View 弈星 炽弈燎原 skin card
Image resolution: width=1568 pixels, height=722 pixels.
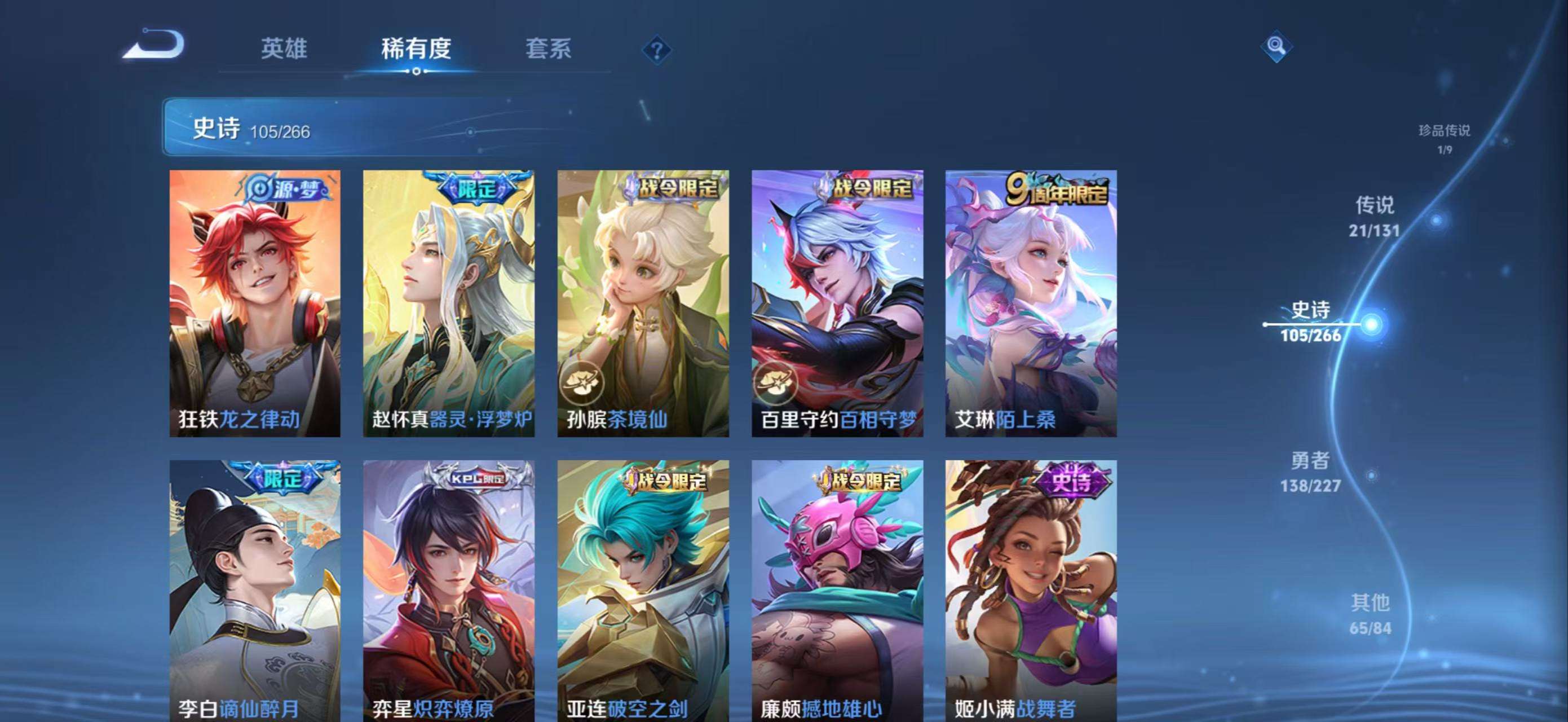[x=449, y=591]
